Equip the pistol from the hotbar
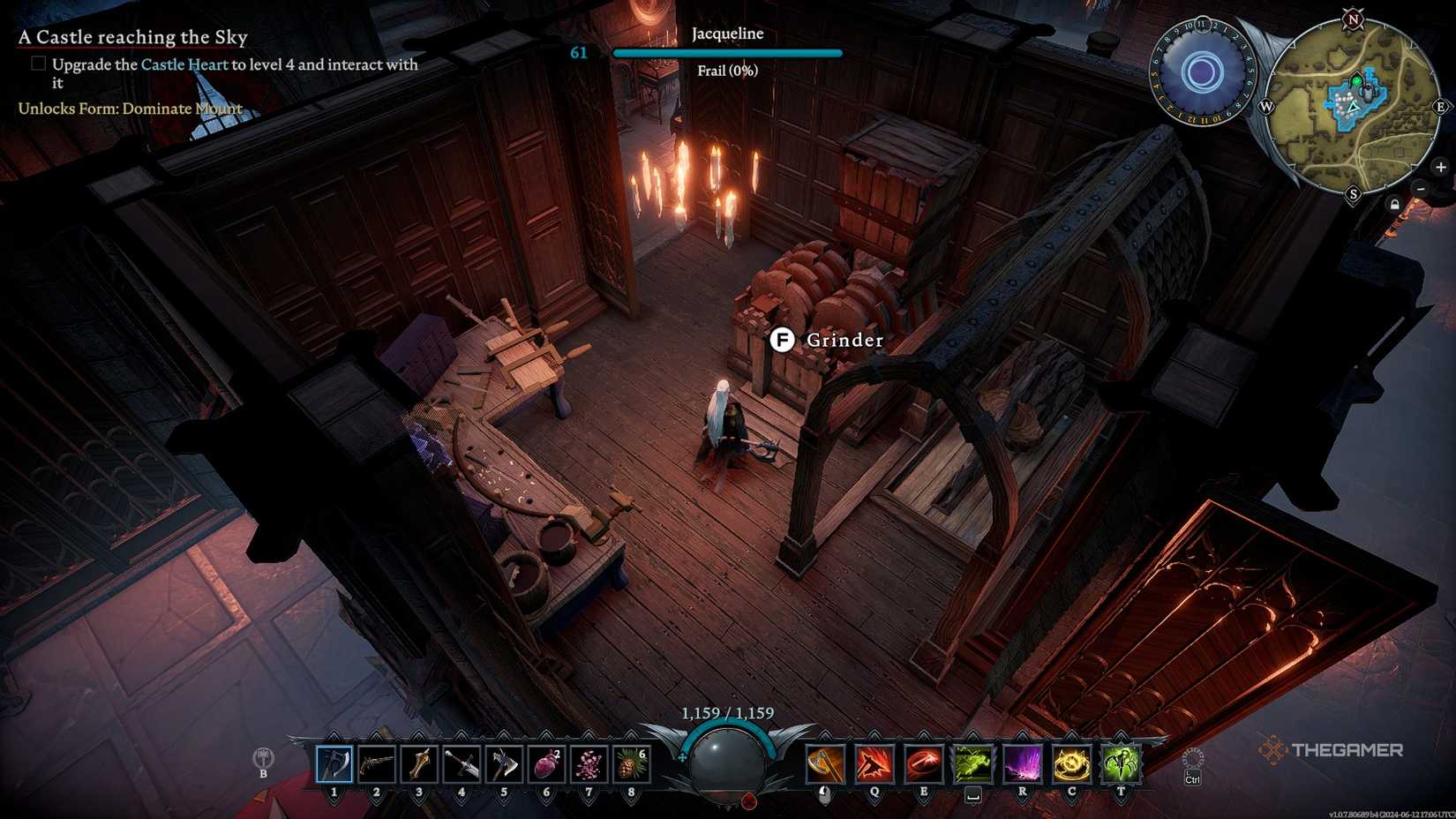The height and width of the screenshot is (819, 1456). point(377,763)
